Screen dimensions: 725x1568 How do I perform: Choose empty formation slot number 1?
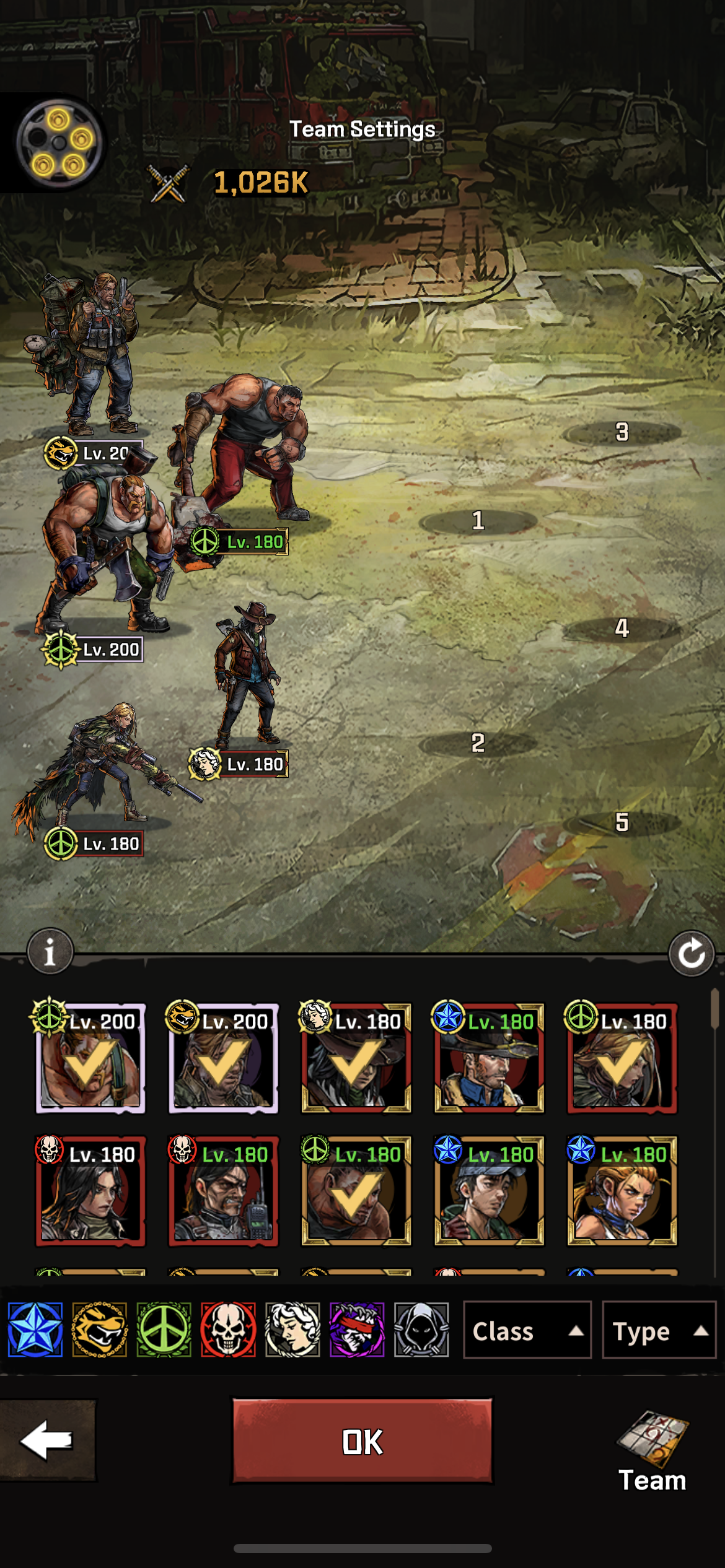point(478,521)
